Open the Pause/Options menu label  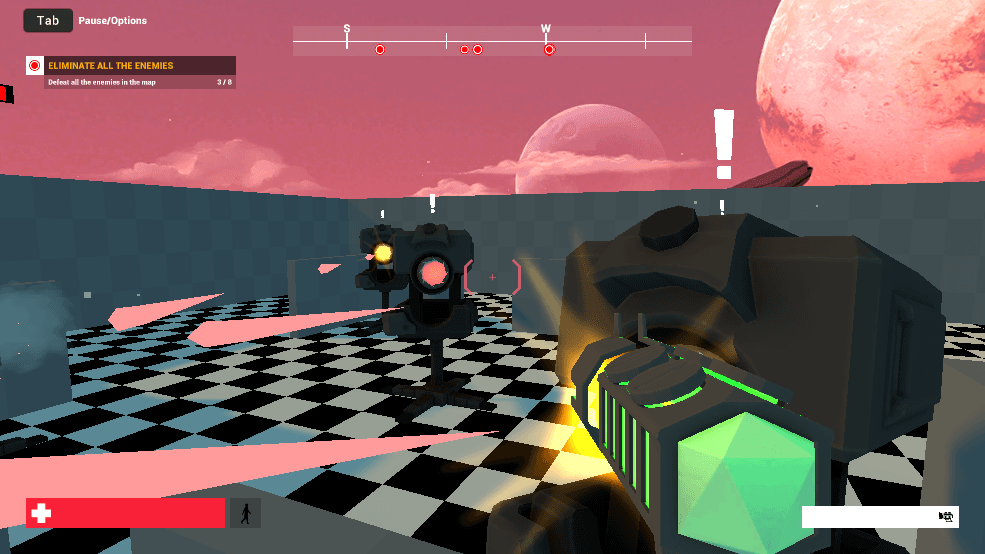pyautogui.click(x=113, y=21)
